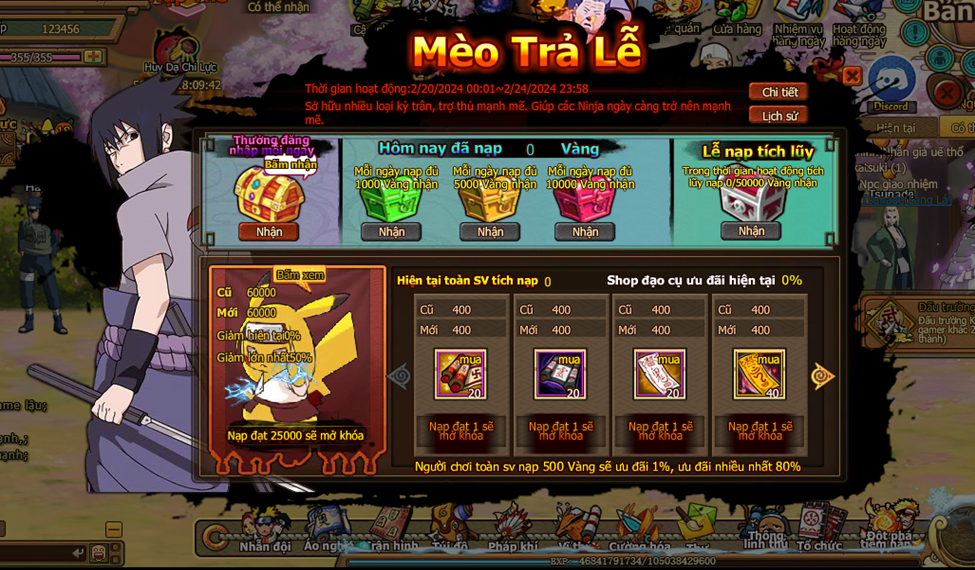Open the Cường hóa upgrade menu
The width and height of the screenshot is (975, 570).
coord(639,530)
